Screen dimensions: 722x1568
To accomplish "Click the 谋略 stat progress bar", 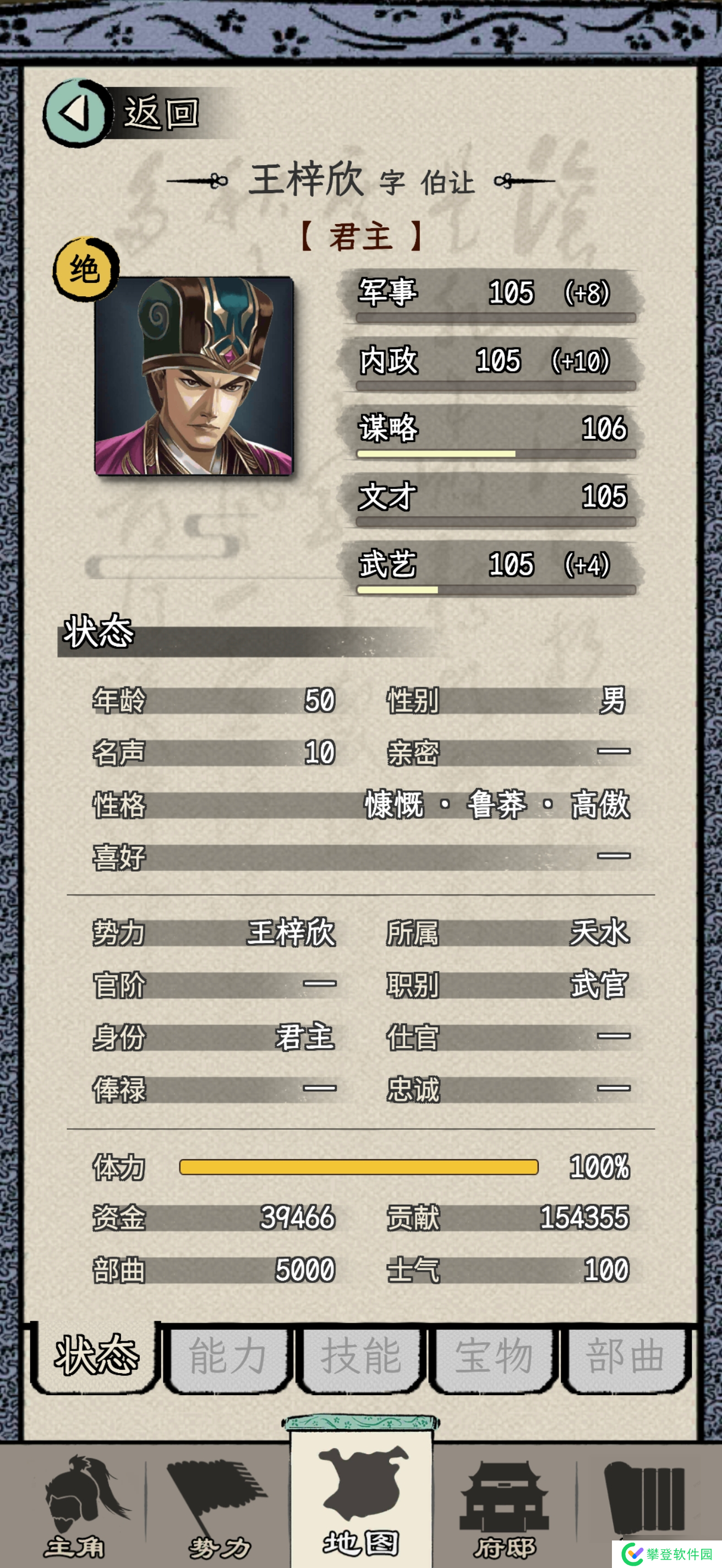I will click(x=496, y=454).
